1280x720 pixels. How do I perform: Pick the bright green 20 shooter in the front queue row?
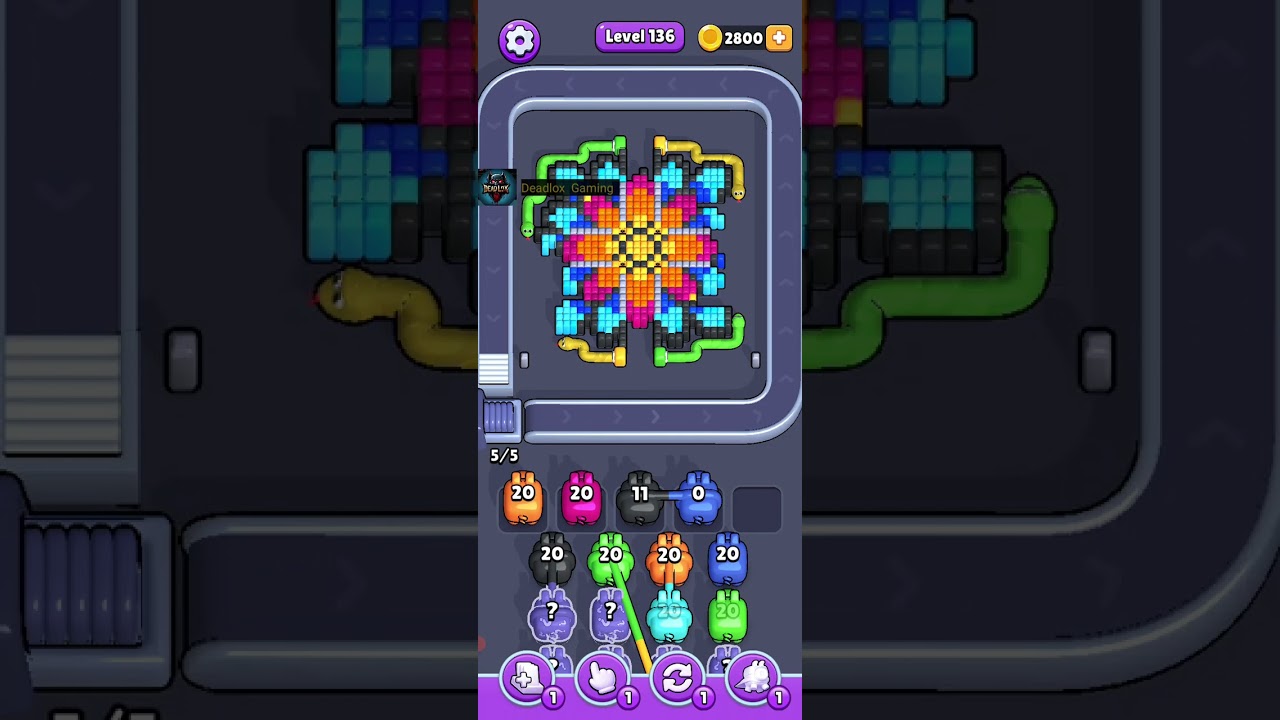point(609,560)
